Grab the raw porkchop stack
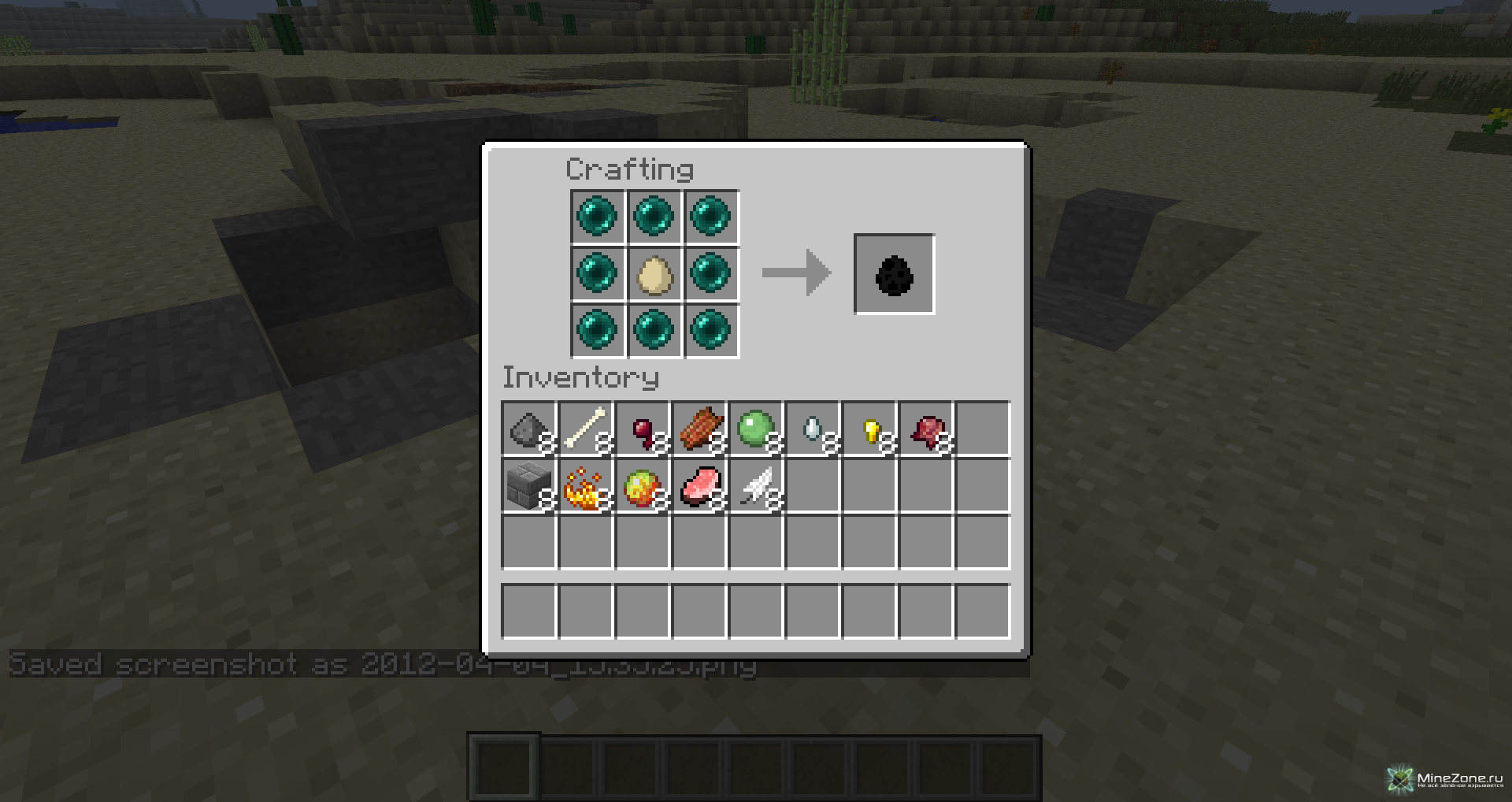 point(699,487)
